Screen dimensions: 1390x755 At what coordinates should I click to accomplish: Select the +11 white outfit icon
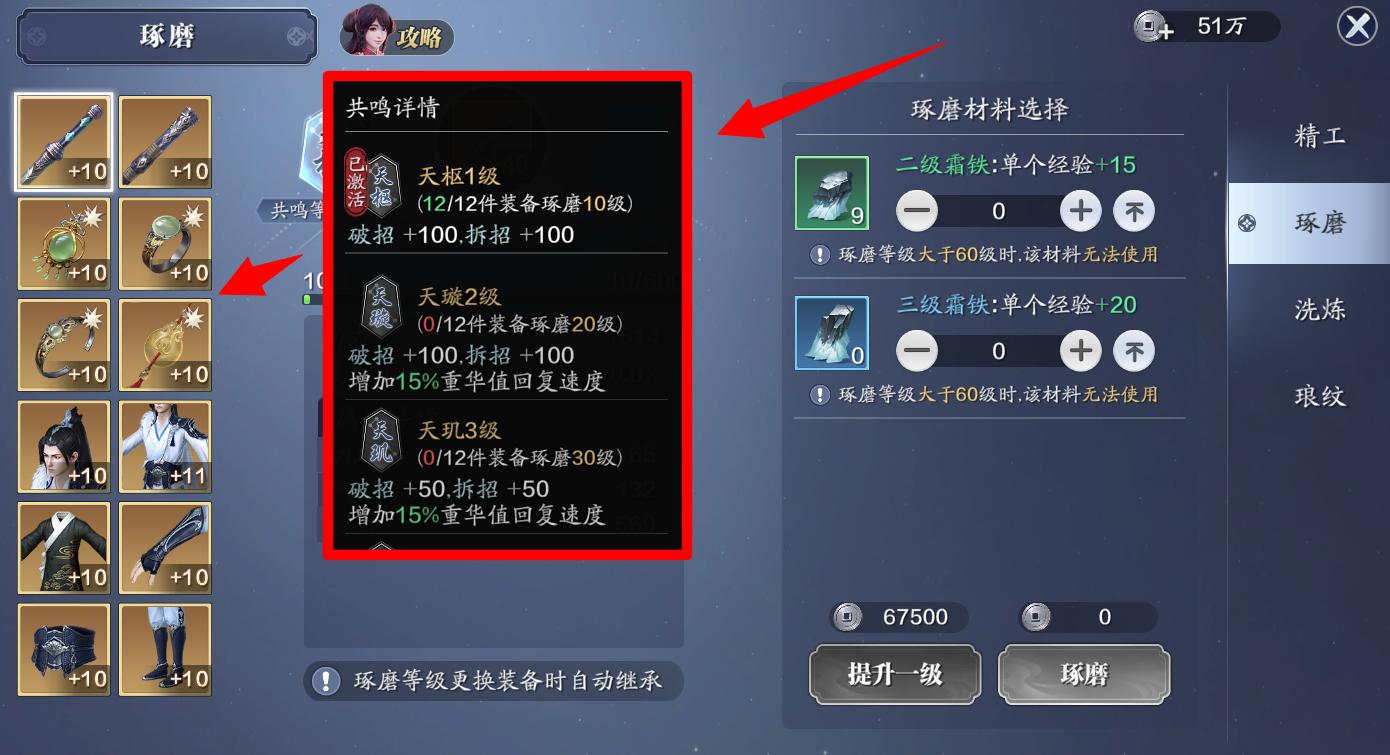point(164,446)
